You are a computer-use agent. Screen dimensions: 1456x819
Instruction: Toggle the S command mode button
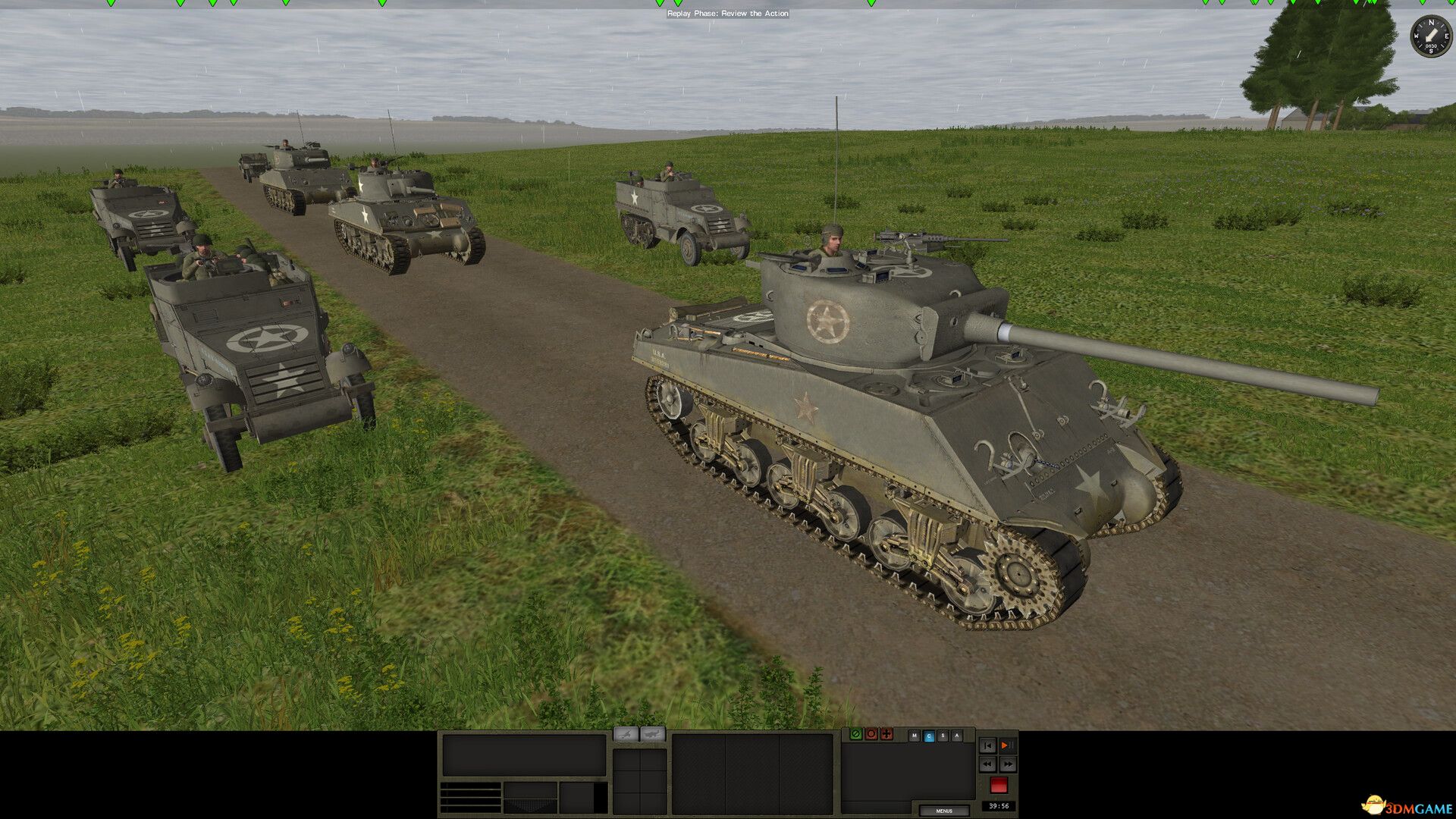[x=943, y=736]
